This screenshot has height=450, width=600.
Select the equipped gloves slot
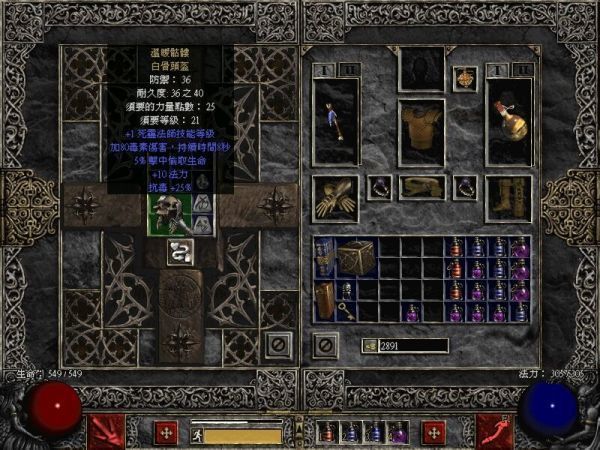pos(335,198)
